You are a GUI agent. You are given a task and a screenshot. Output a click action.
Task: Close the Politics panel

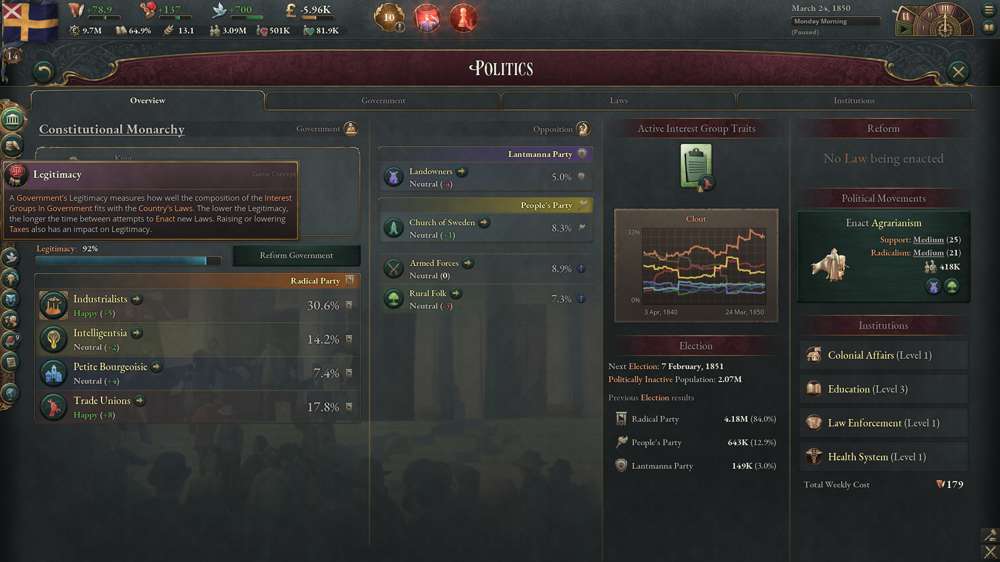coord(958,71)
